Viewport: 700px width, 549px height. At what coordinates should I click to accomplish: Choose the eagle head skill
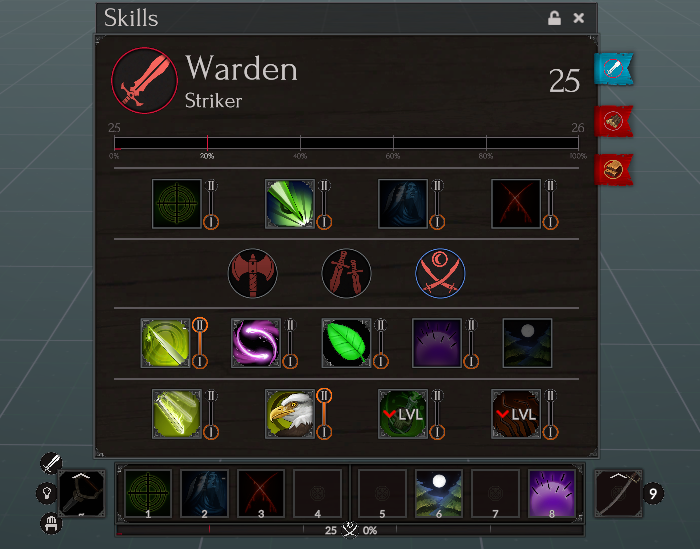pyautogui.click(x=290, y=414)
